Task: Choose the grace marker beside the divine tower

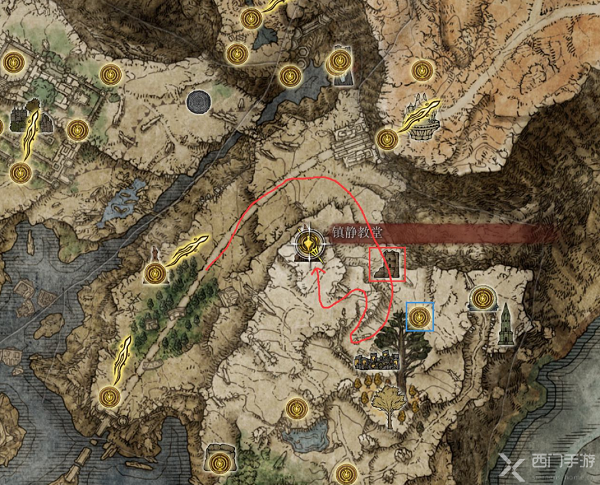Action: (484, 296)
